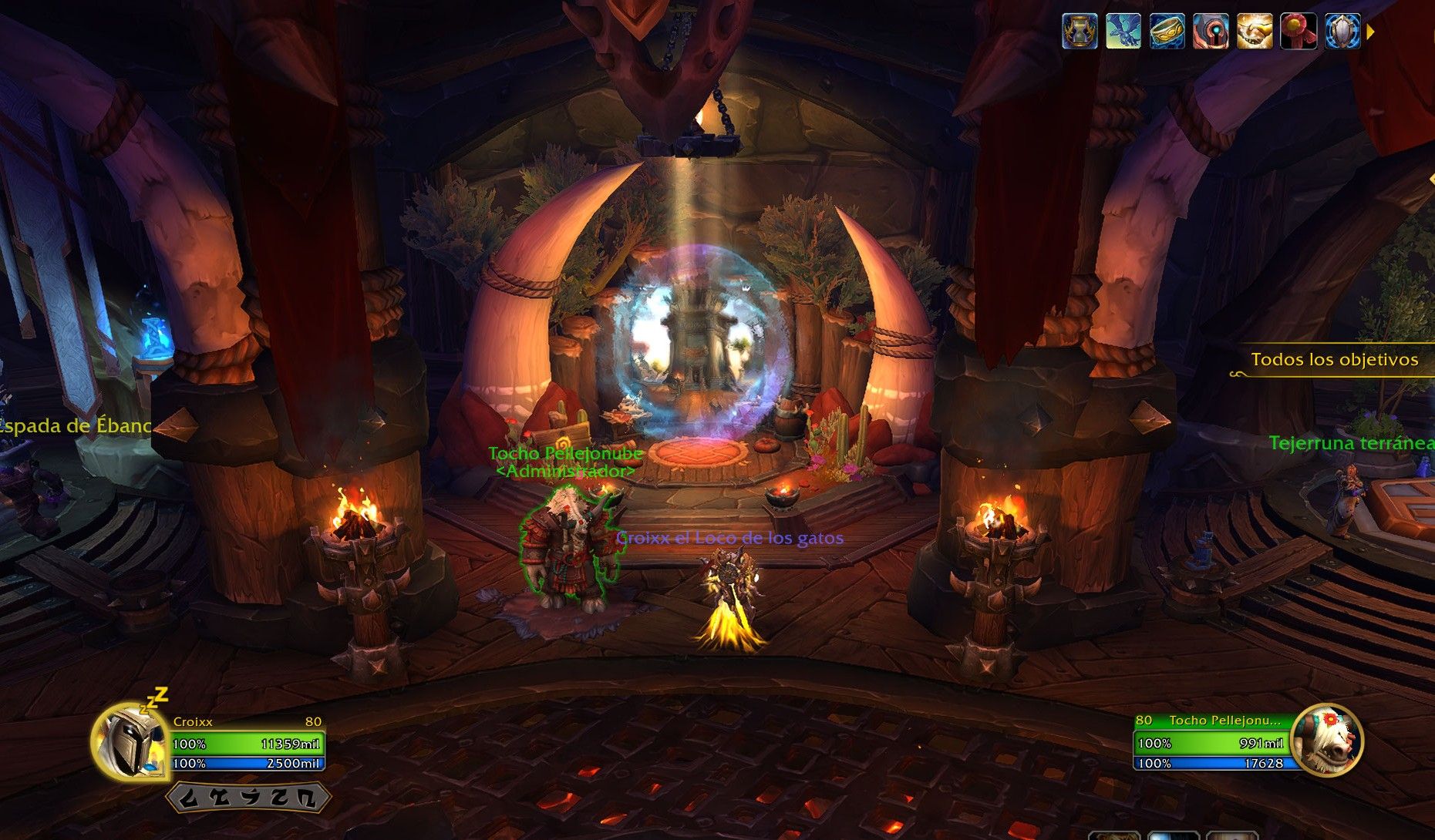Click Croixx's helmet player portrait
1435x840 pixels.
[x=126, y=741]
